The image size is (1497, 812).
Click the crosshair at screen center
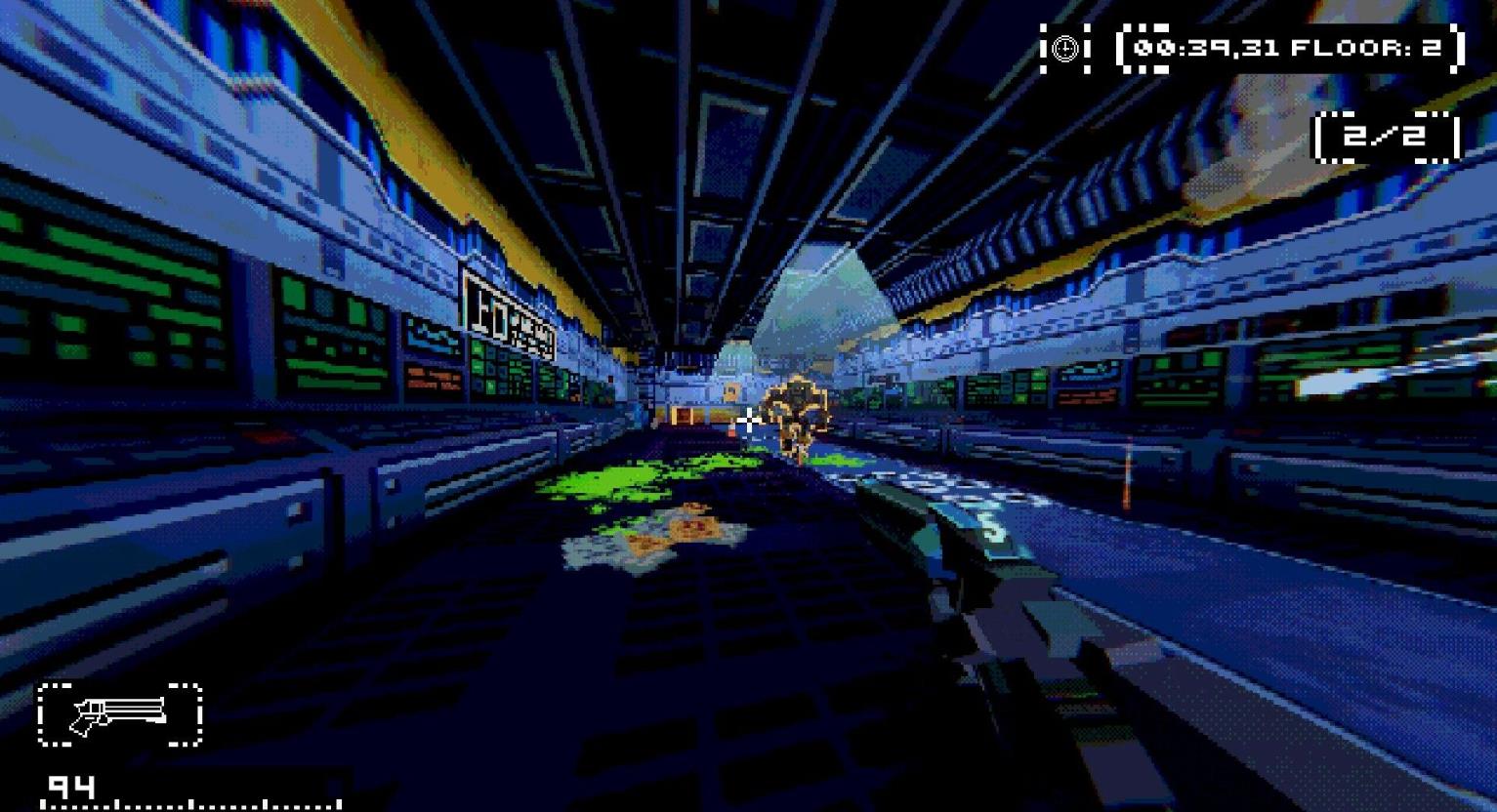[748, 420]
